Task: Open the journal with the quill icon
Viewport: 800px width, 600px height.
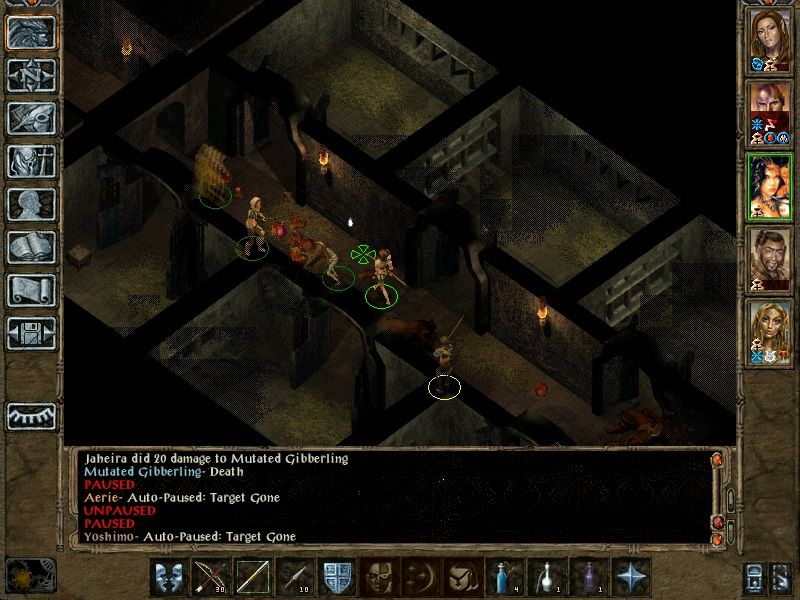Action: click(31, 118)
